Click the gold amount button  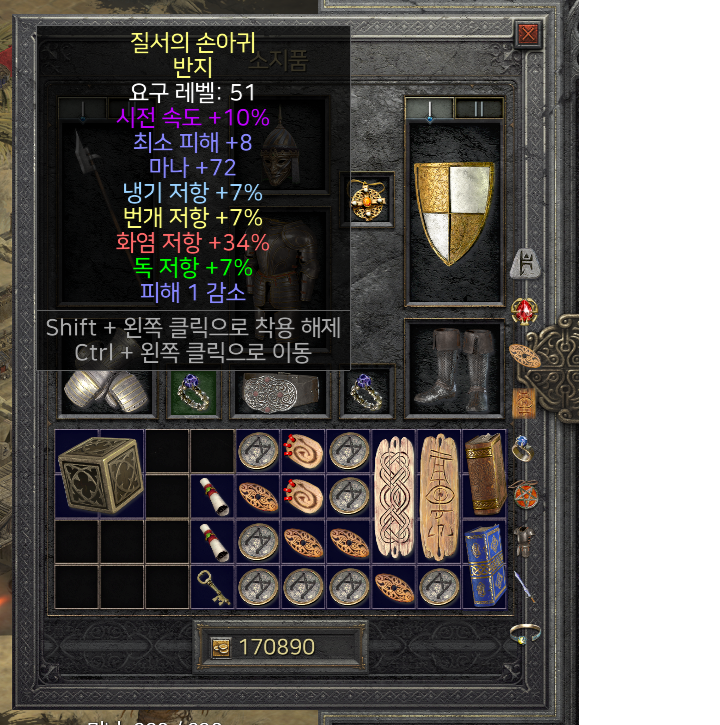(221, 647)
